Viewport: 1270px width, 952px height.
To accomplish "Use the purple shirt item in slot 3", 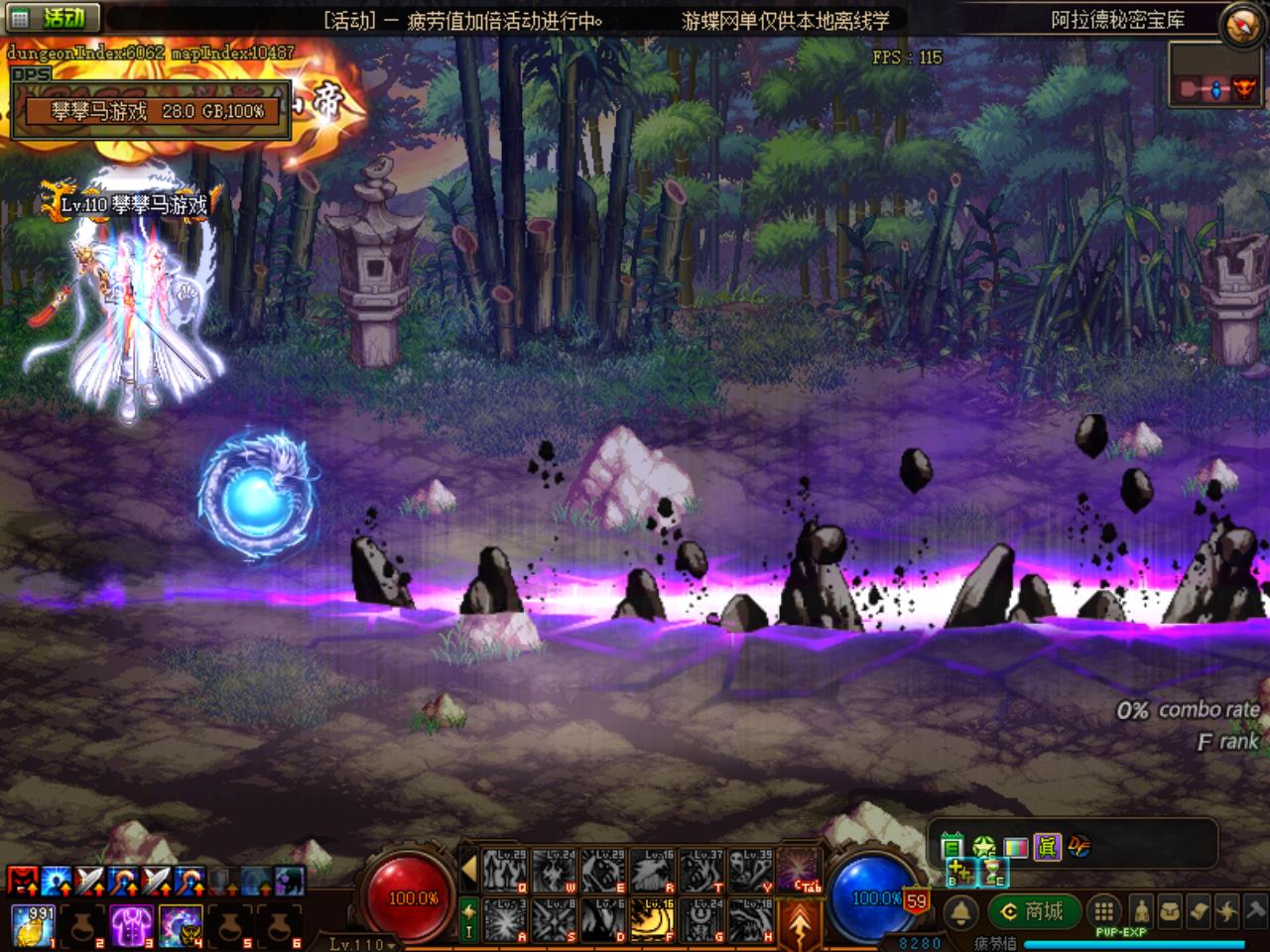I will click(130, 924).
